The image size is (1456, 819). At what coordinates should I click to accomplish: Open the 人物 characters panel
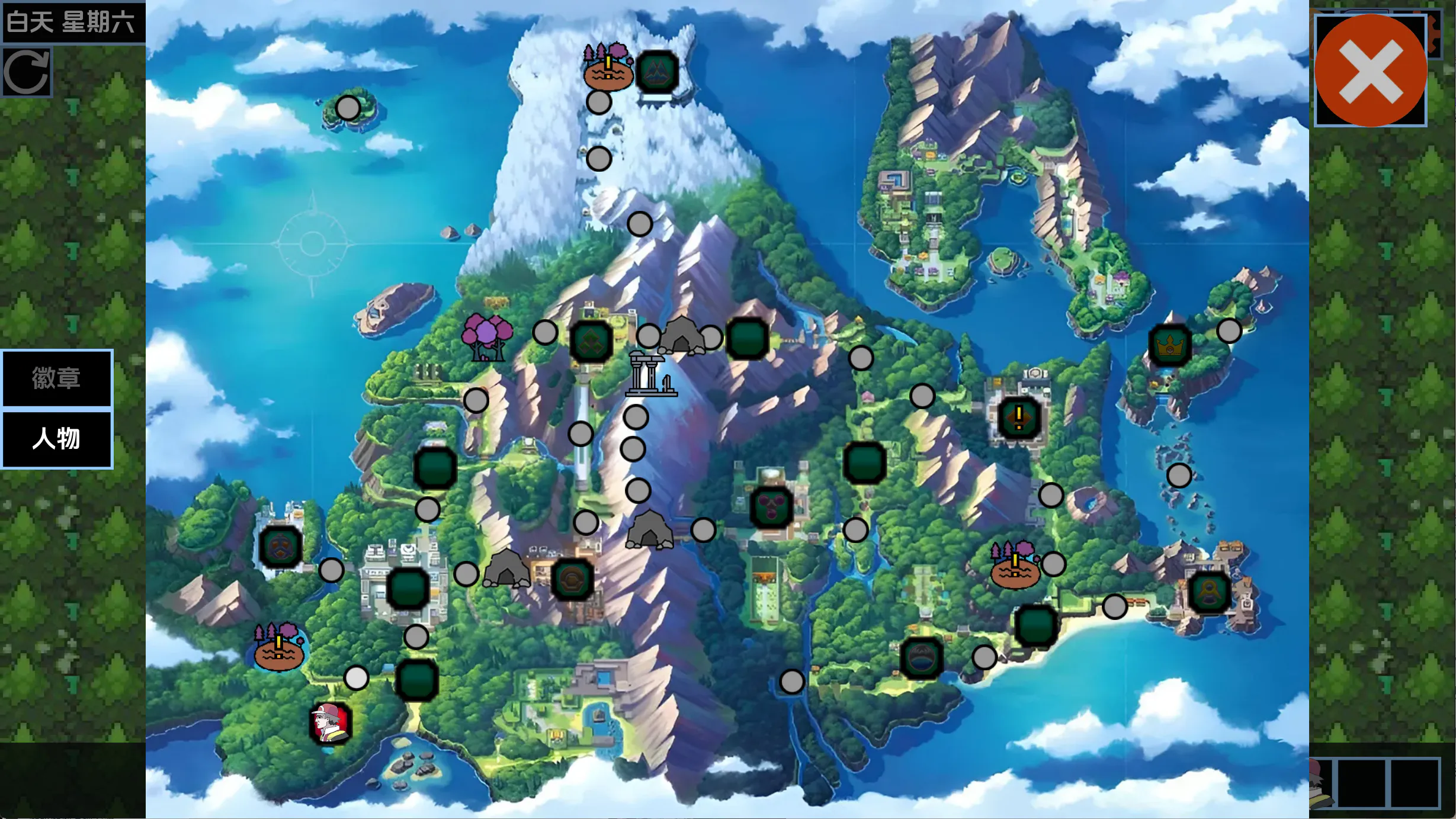56,439
